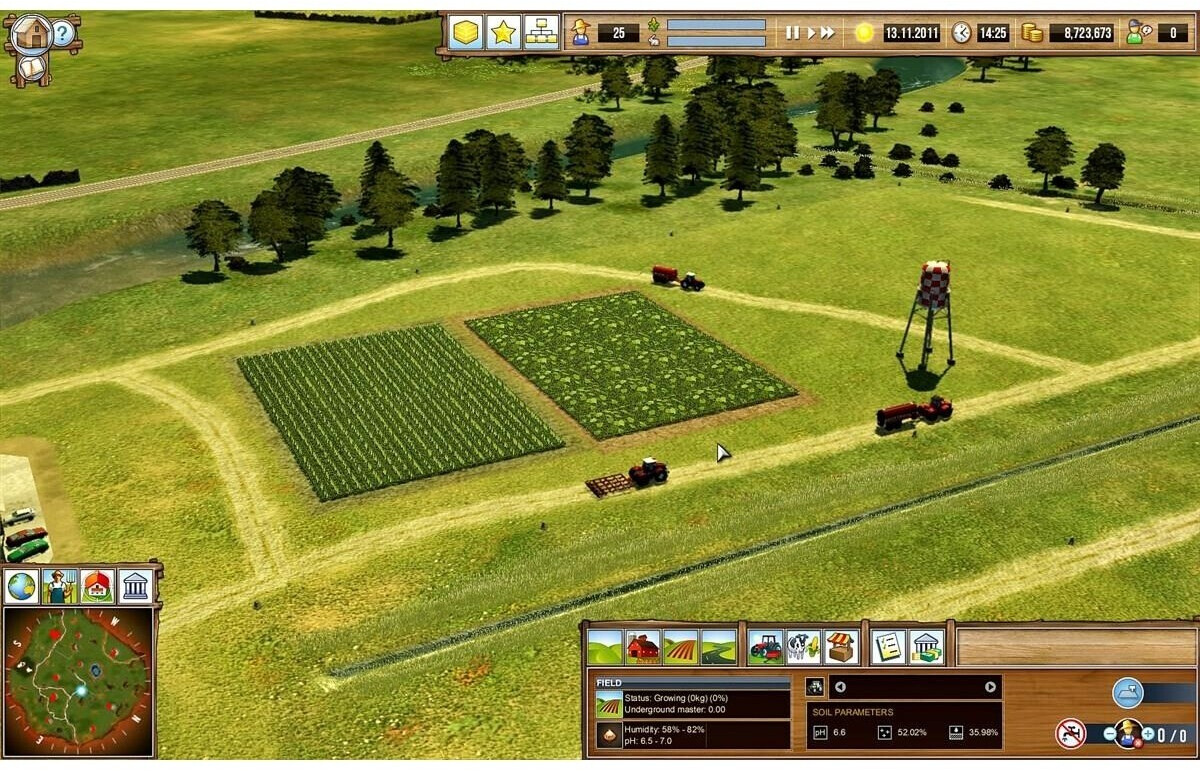
Task: Click on the circular farm minimap
Action: click(78, 680)
